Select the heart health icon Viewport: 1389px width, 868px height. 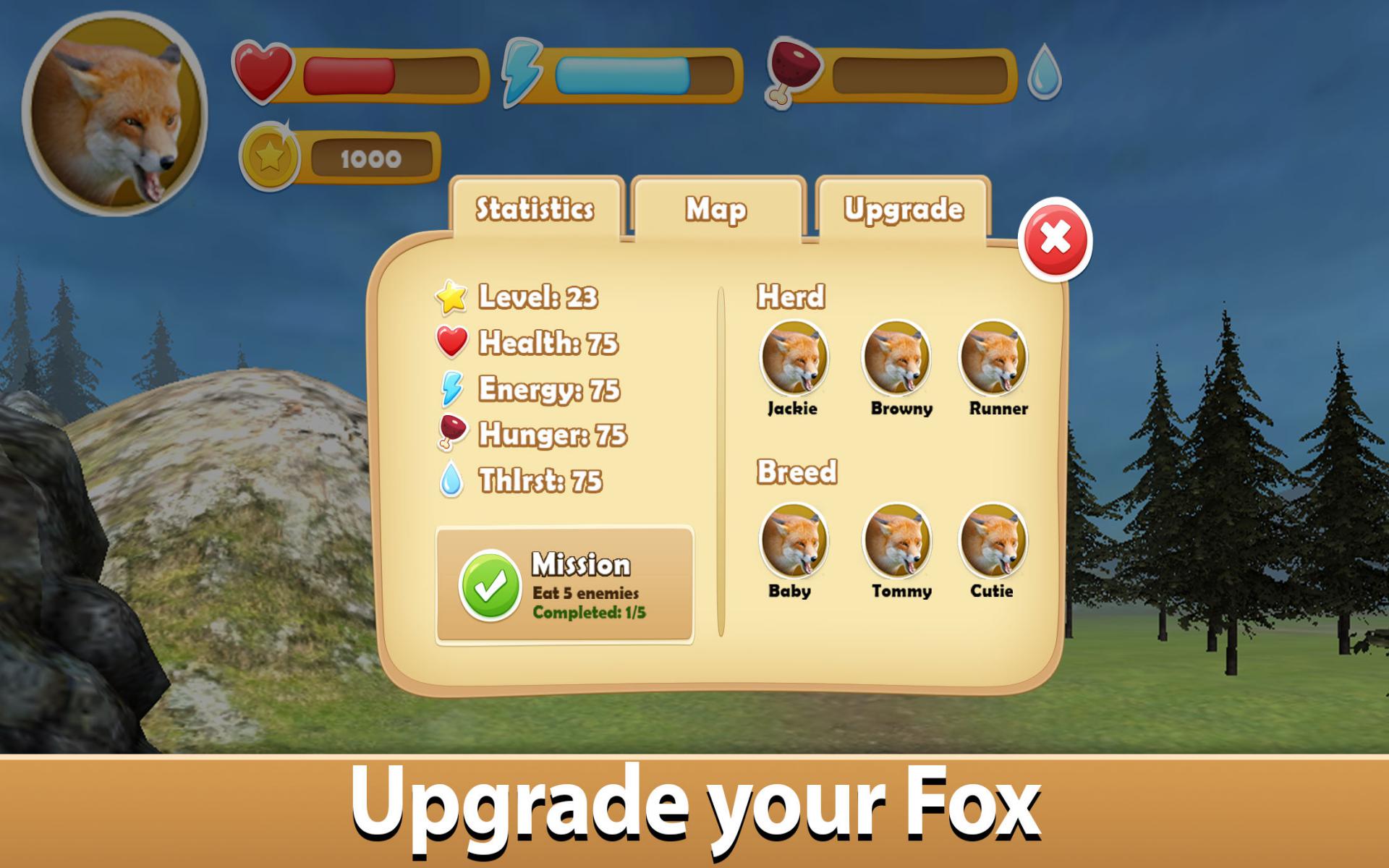264,72
